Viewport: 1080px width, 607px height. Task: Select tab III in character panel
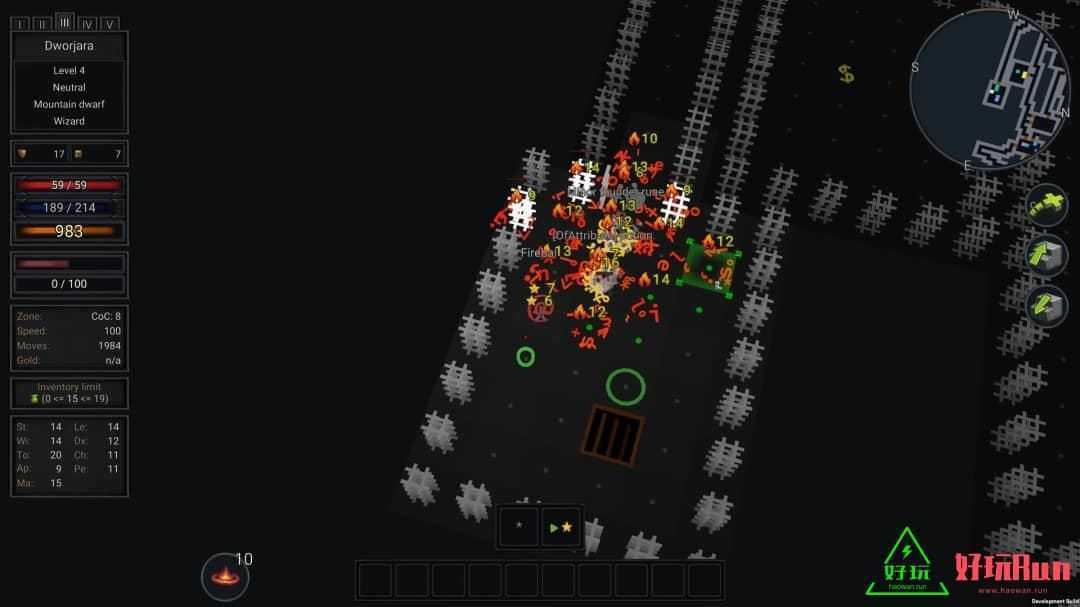coord(65,22)
